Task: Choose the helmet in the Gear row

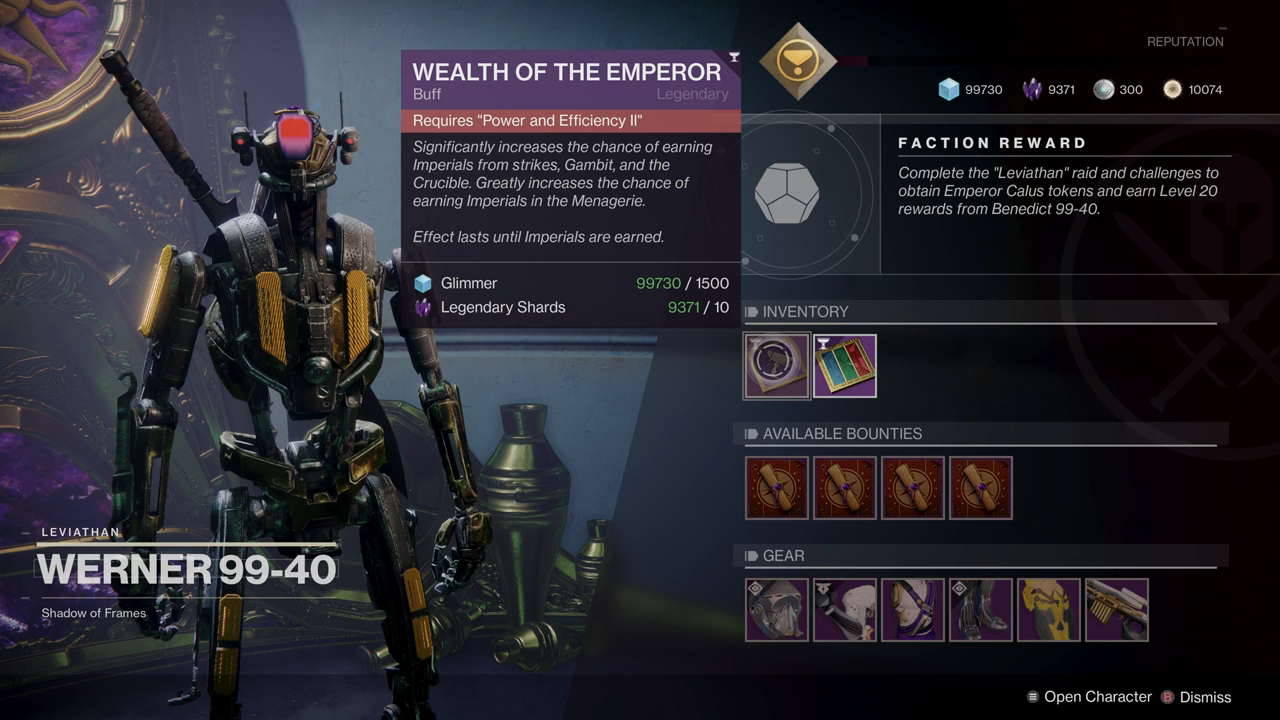Action: click(777, 610)
